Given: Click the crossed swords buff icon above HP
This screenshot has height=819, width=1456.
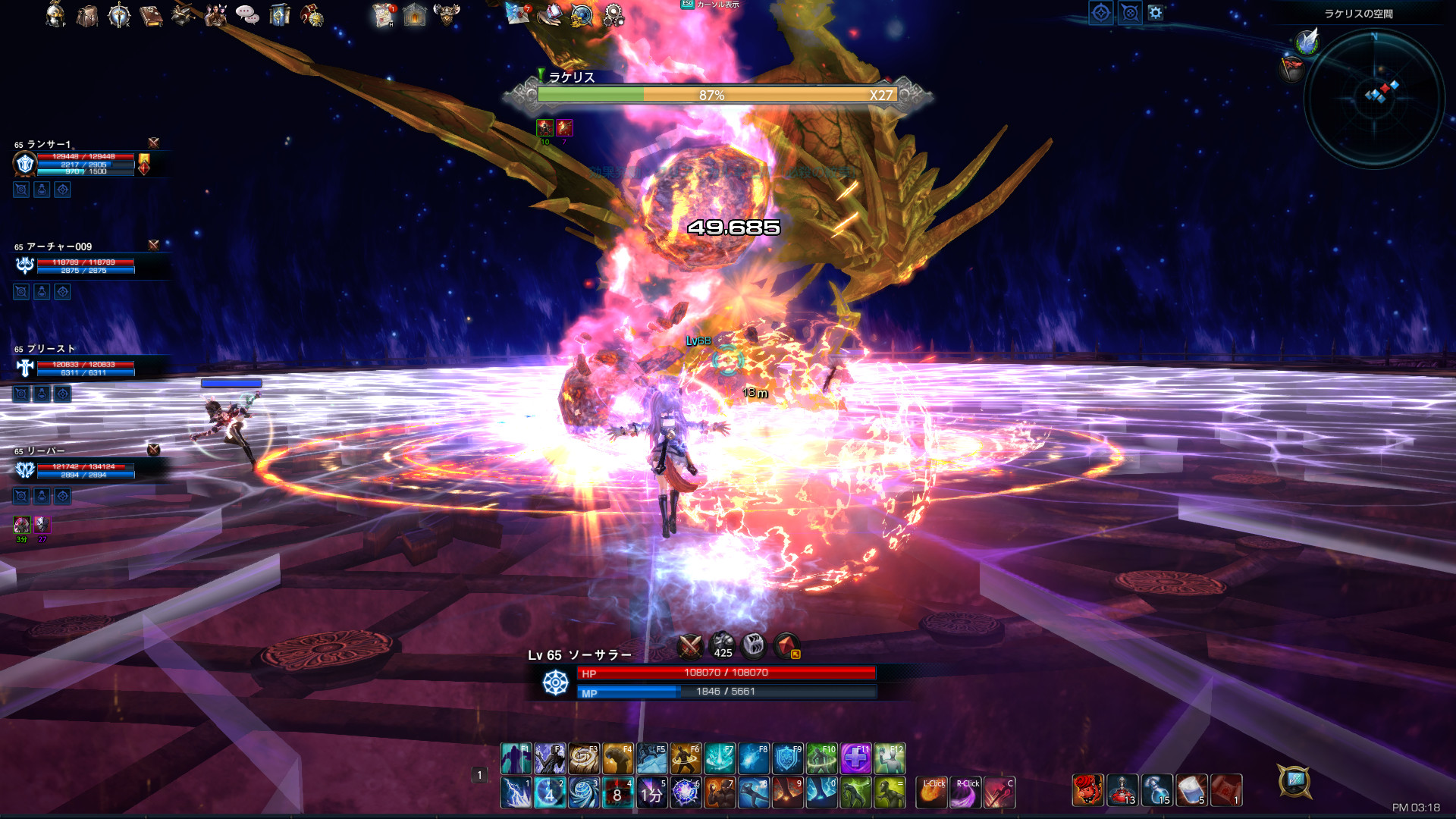Looking at the screenshot, I should tap(690, 646).
